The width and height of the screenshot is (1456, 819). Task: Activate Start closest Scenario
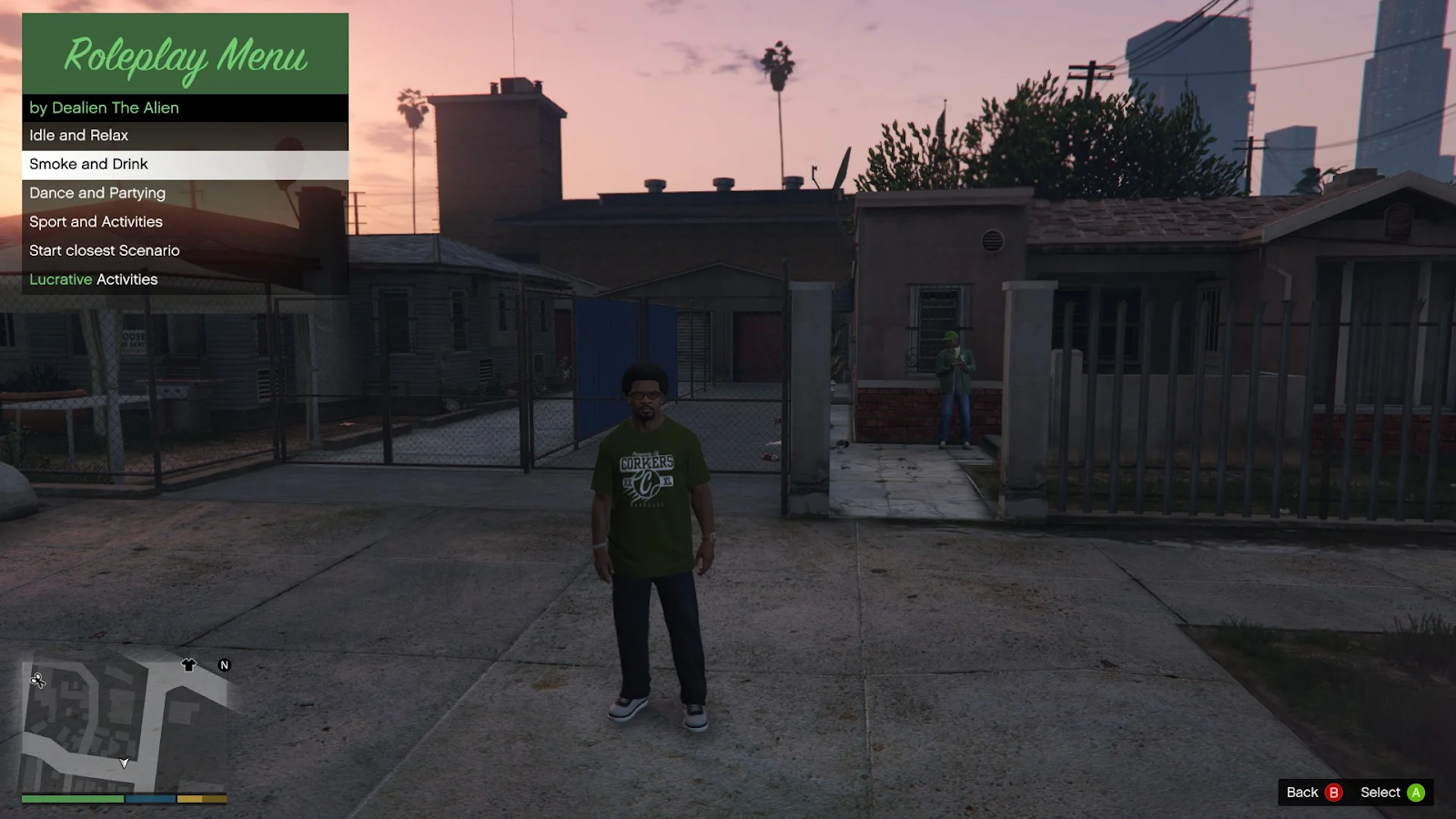coord(184,250)
